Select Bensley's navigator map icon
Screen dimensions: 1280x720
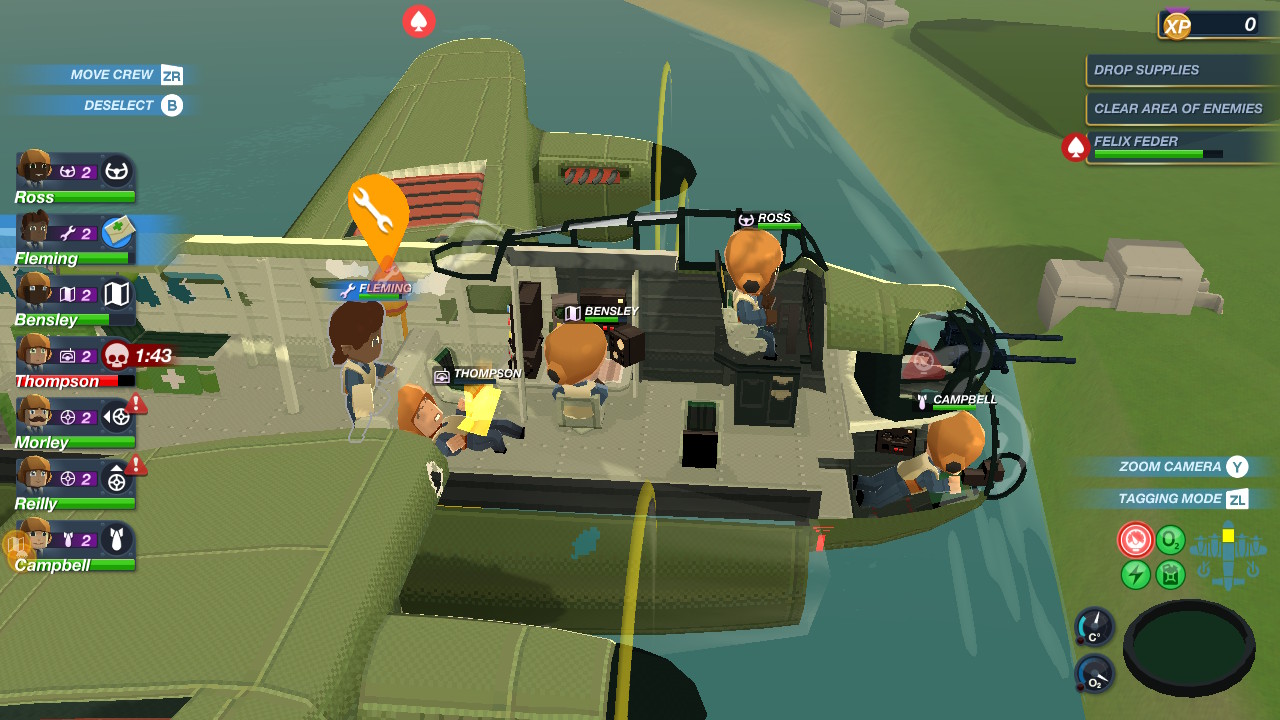point(118,295)
